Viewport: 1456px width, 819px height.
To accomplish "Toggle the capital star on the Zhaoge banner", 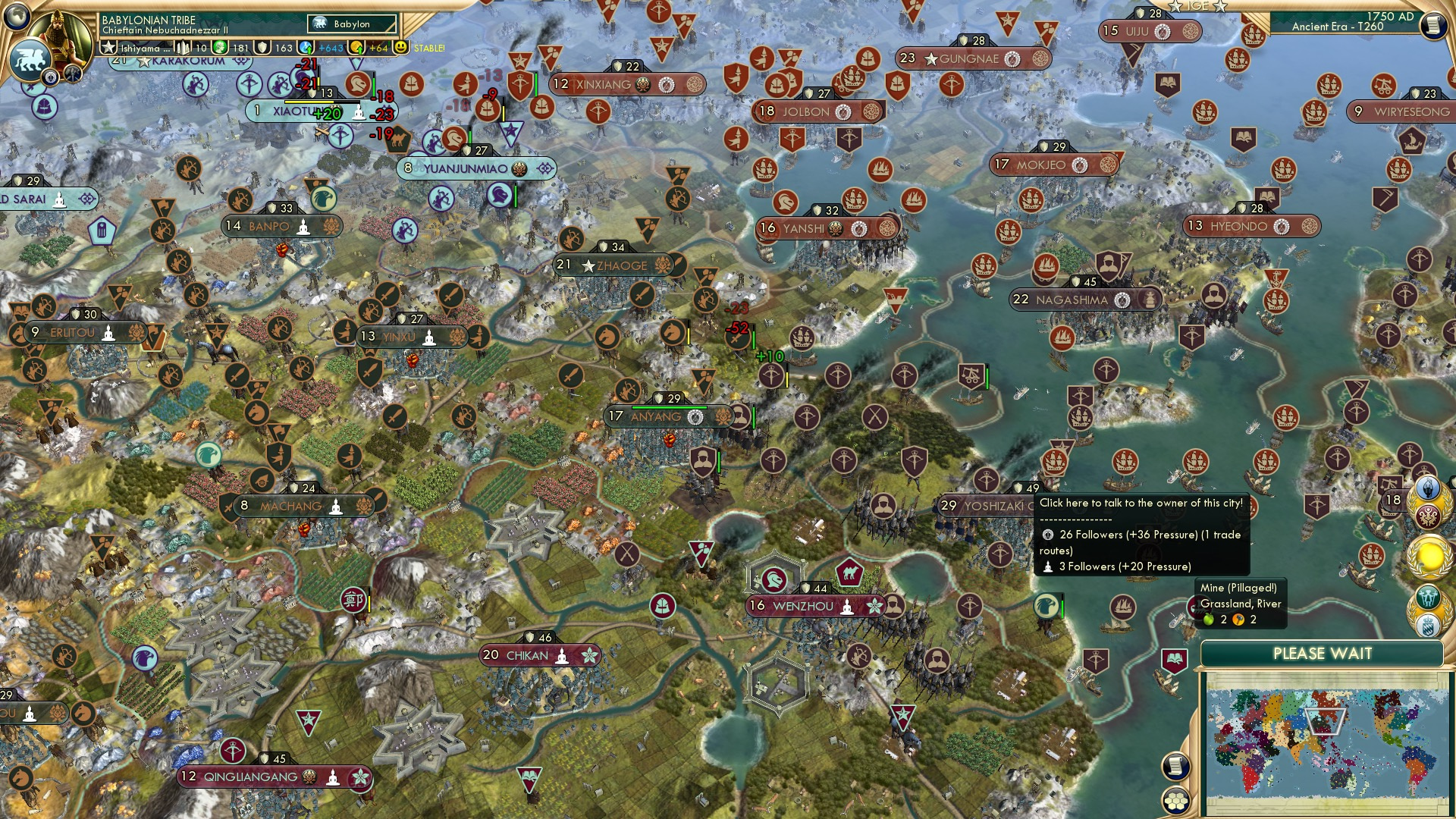I will pyautogui.click(x=587, y=266).
